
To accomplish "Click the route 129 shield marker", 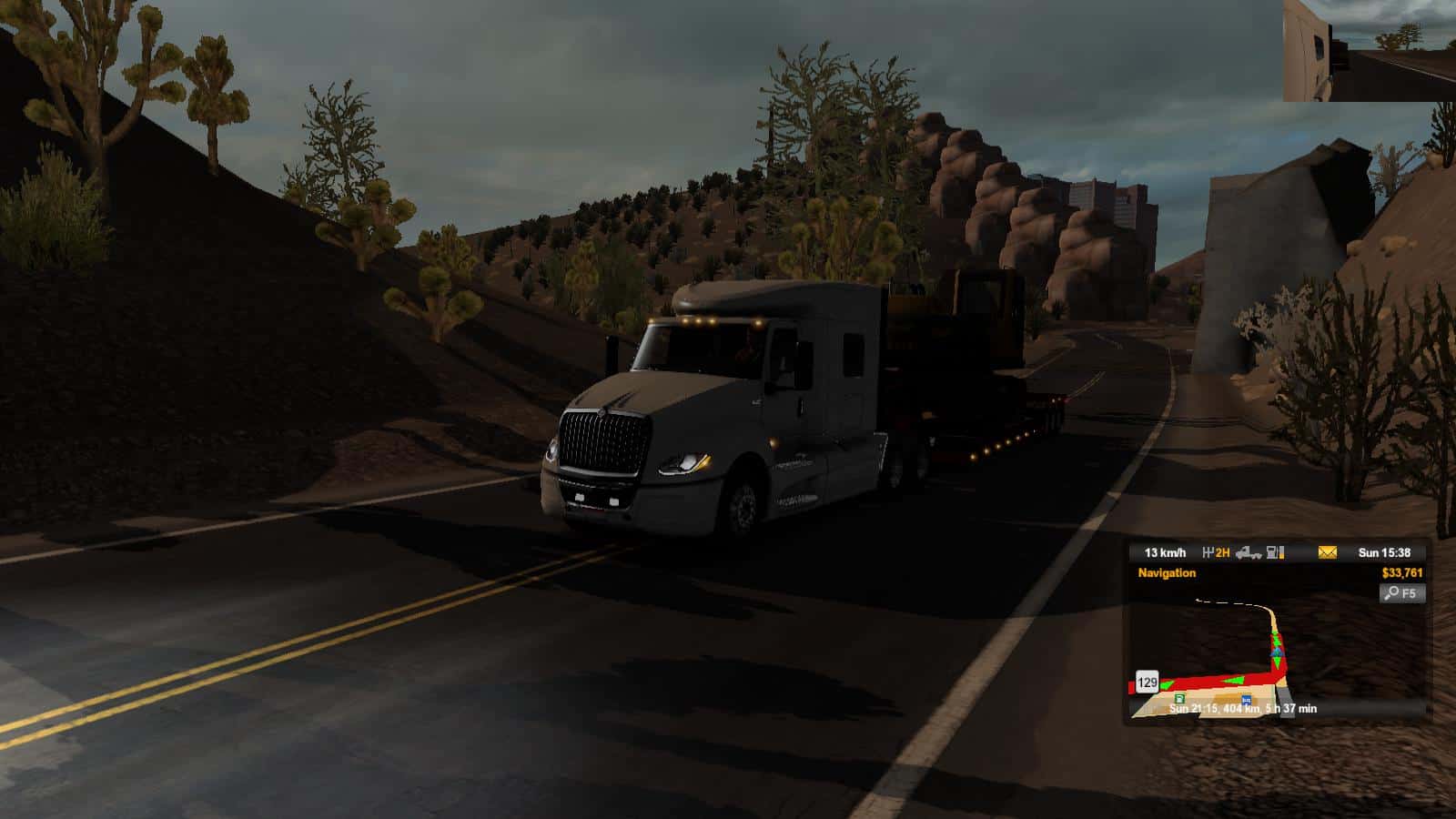I will 1147,682.
